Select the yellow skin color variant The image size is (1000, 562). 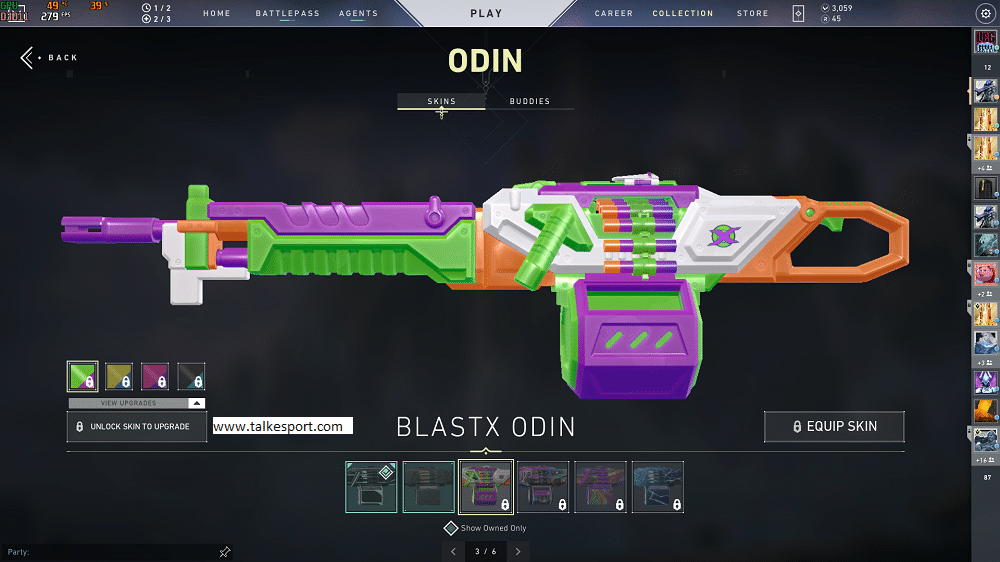[119, 376]
